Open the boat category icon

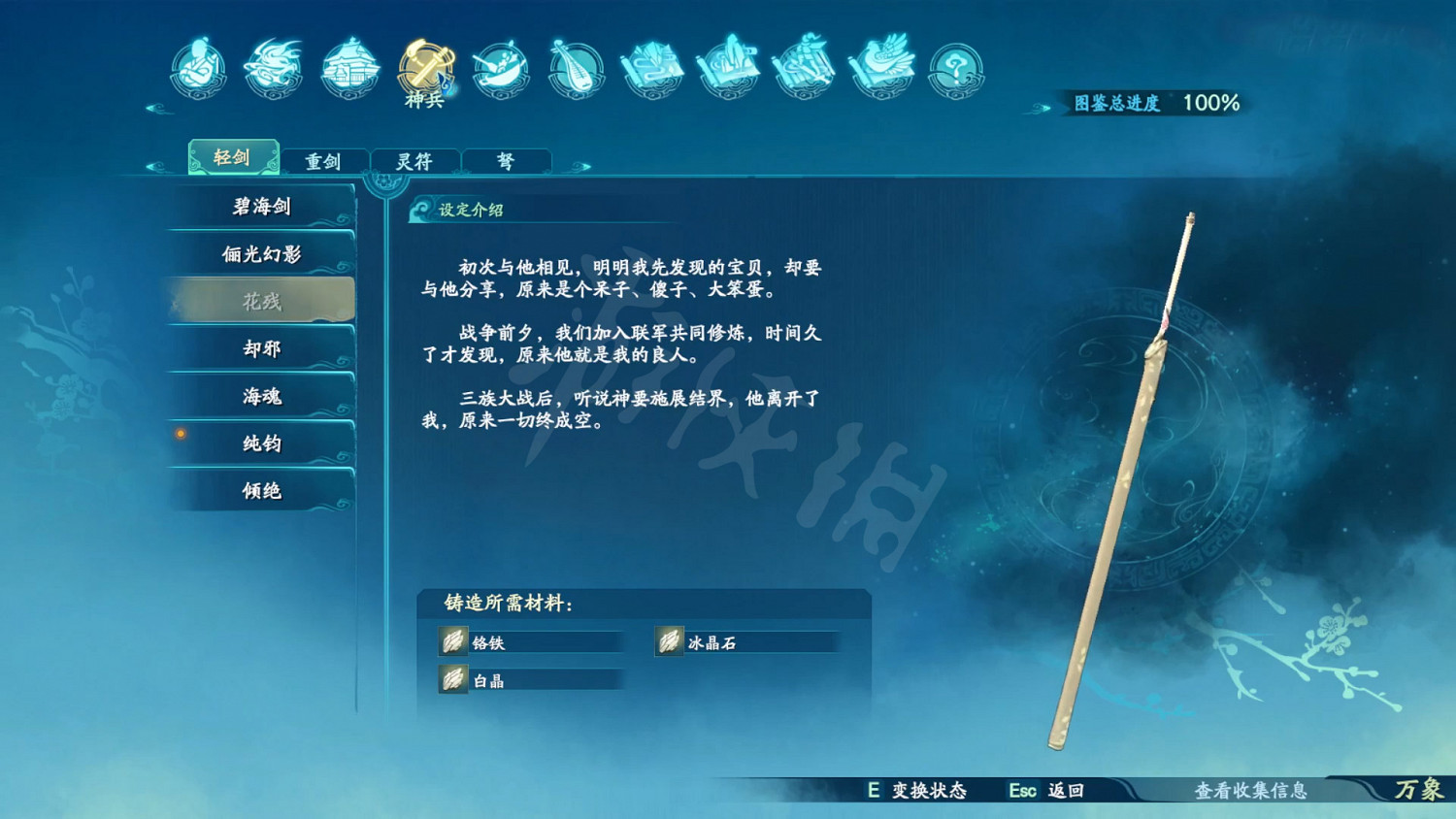click(x=499, y=65)
